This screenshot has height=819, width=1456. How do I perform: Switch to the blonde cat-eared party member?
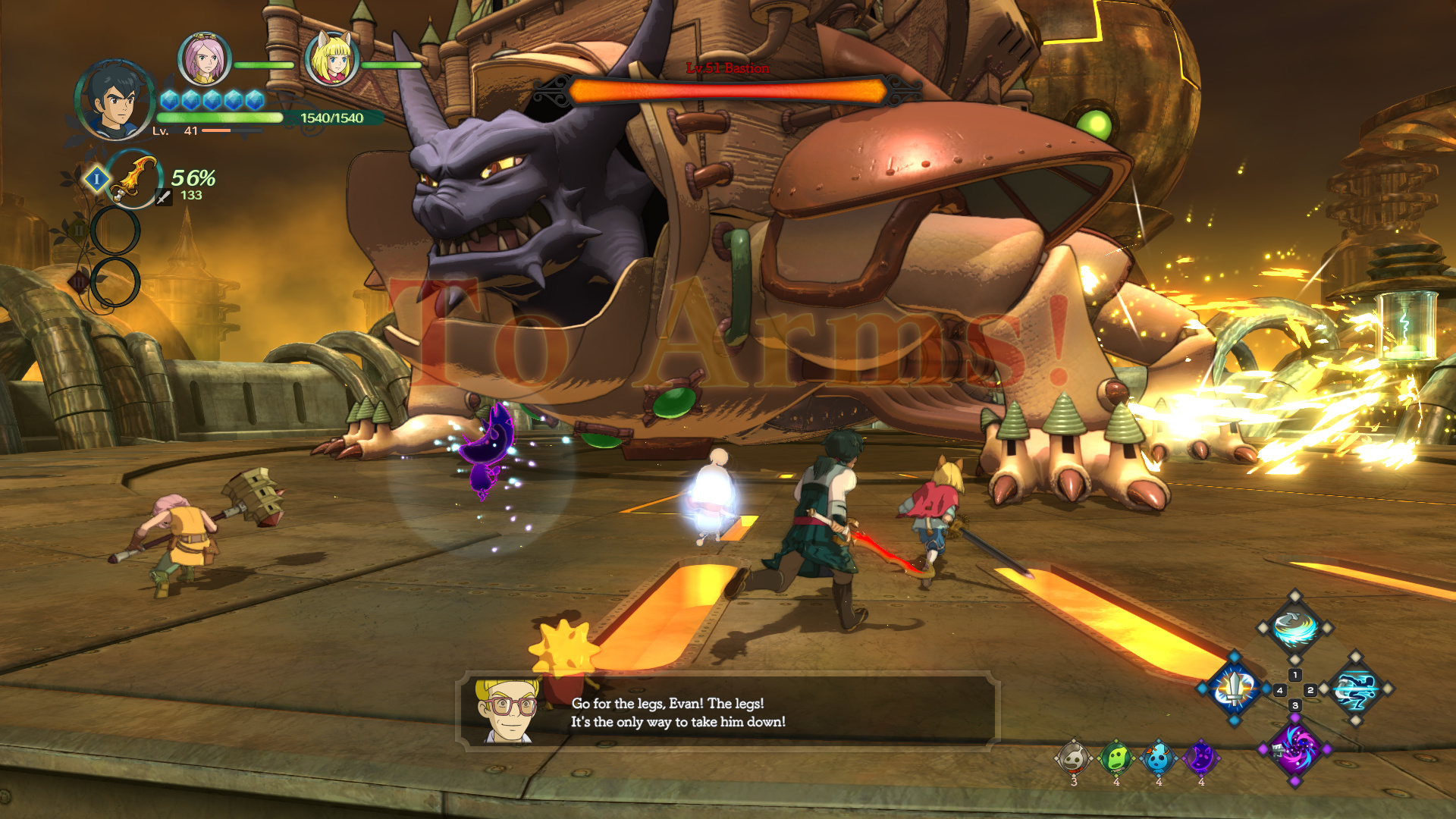click(x=331, y=60)
